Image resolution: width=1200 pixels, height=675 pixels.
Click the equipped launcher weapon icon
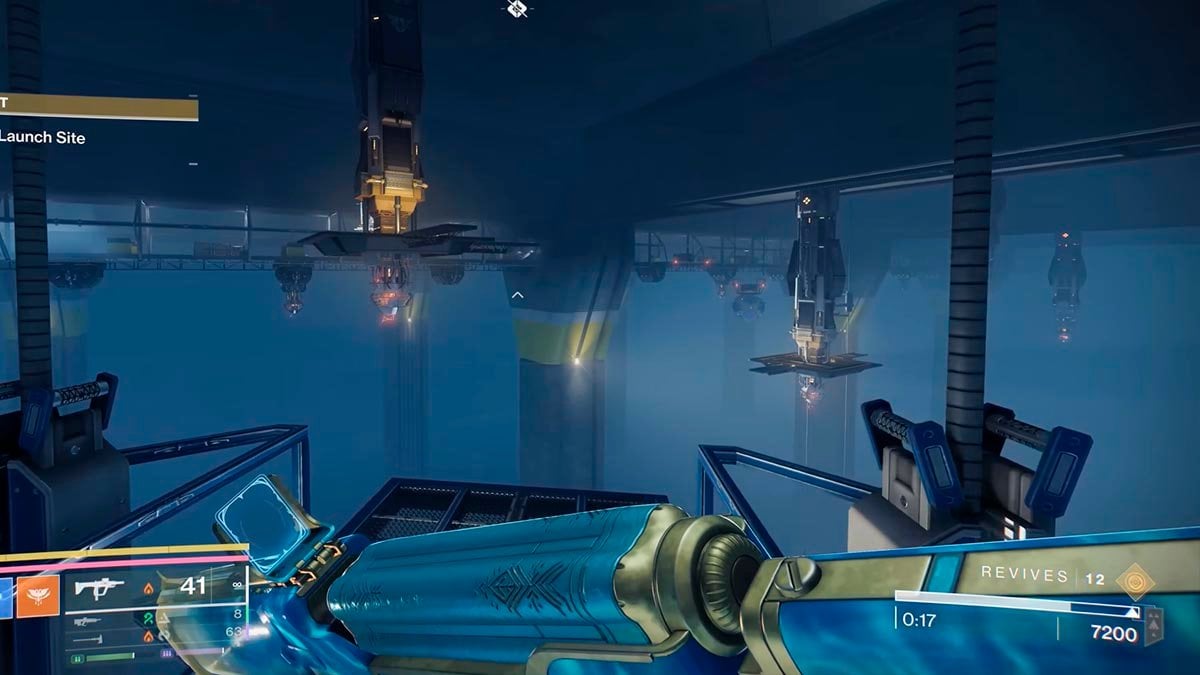point(99,587)
